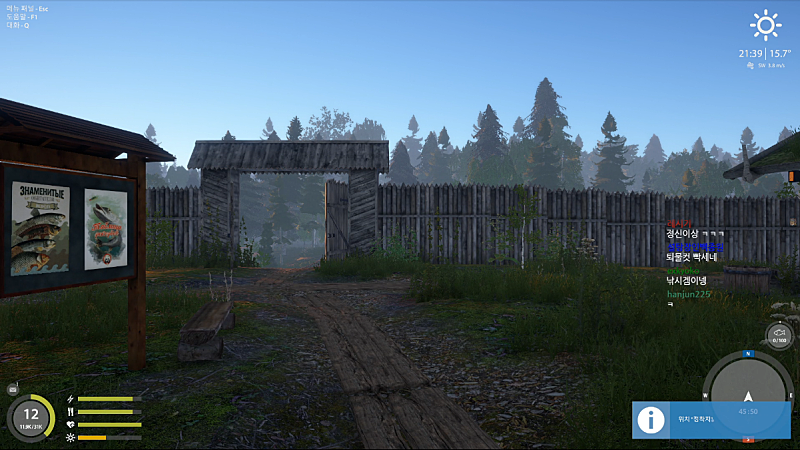Click the blue info notification icon
This screenshot has width=800, height=450.
(x=651, y=420)
